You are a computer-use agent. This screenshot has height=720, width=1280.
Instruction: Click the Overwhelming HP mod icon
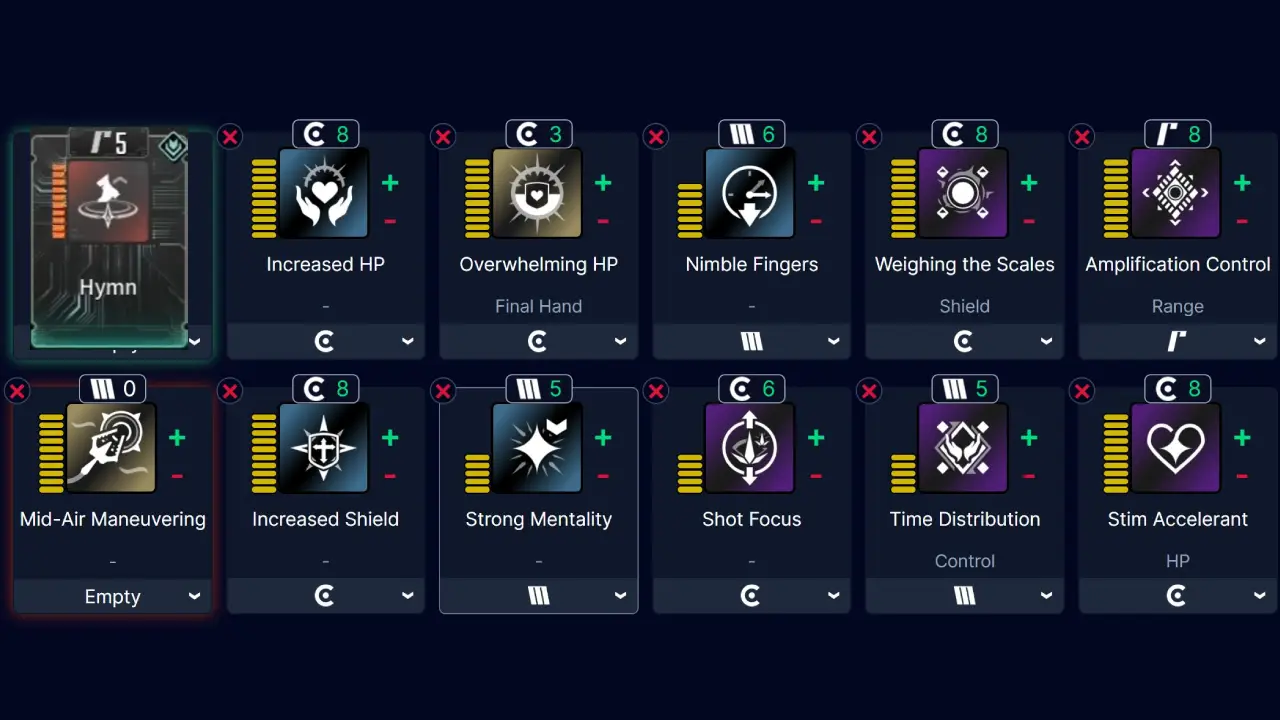pos(538,193)
